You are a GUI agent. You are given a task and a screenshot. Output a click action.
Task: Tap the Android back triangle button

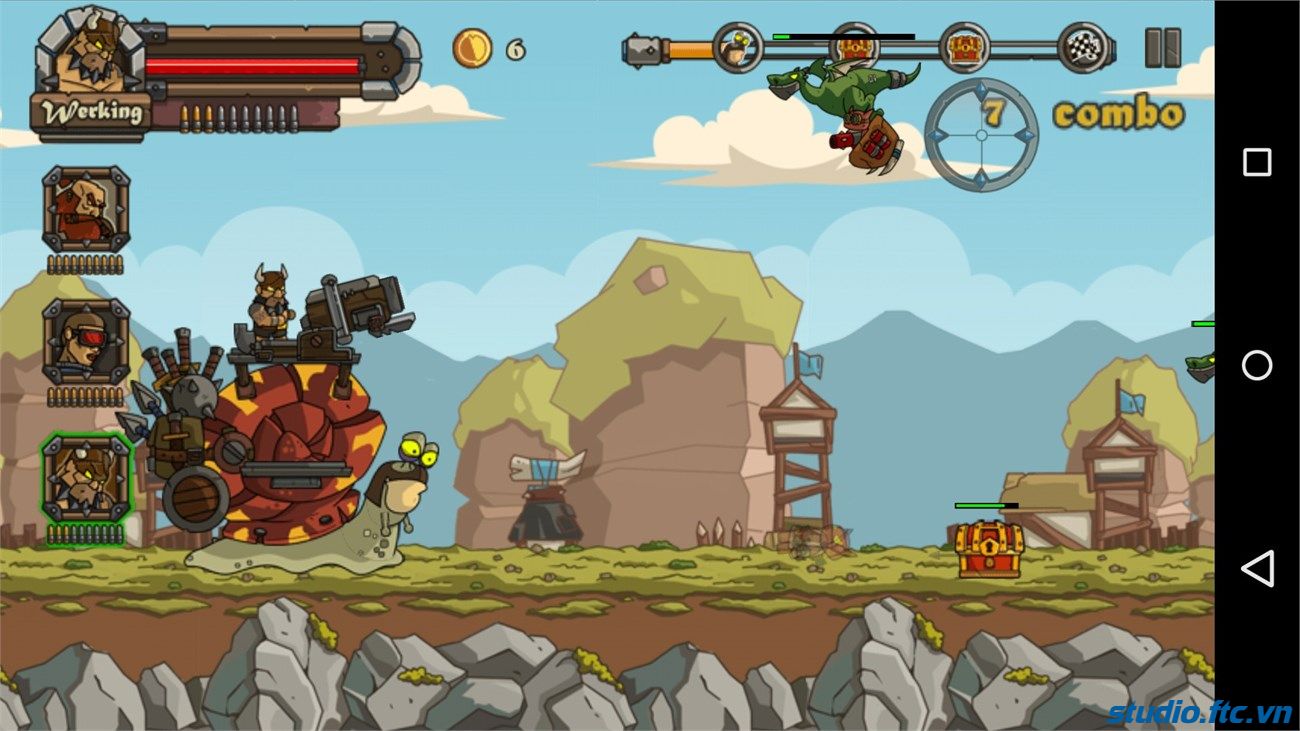(1257, 568)
